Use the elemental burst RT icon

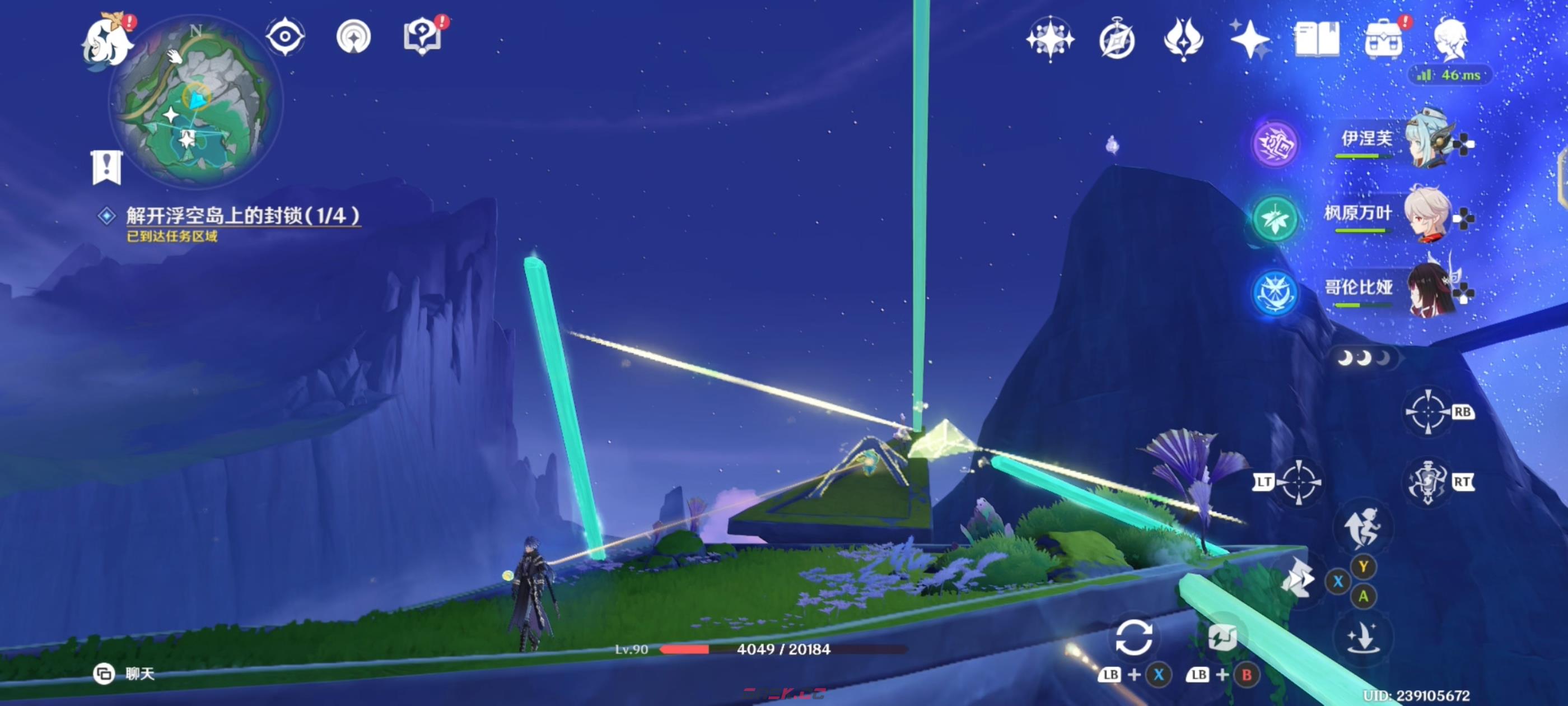[x=1428, y=482]
